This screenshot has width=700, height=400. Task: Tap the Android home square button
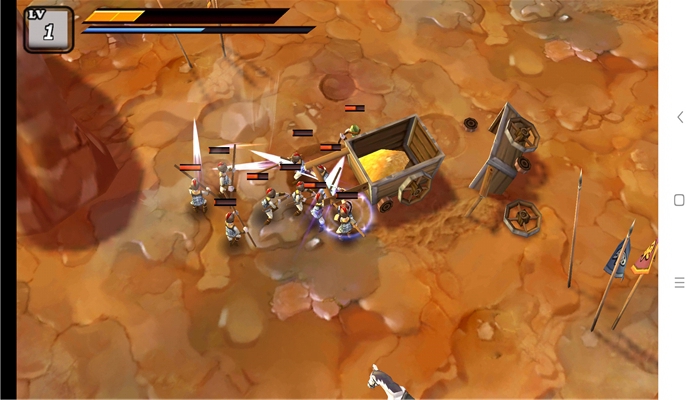coord(680,200)
